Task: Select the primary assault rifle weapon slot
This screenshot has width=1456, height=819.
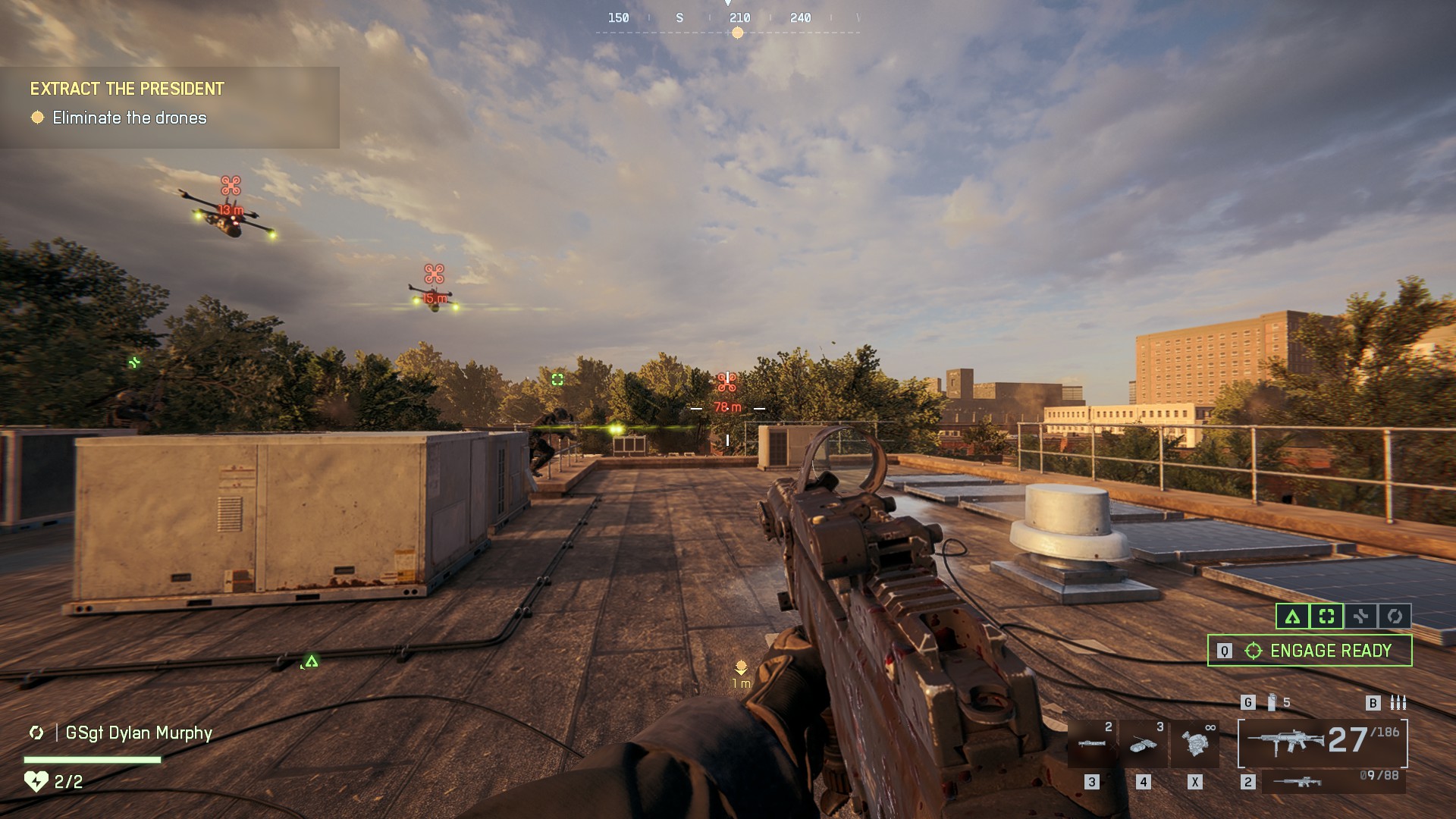Action: tap(1323, 742)
